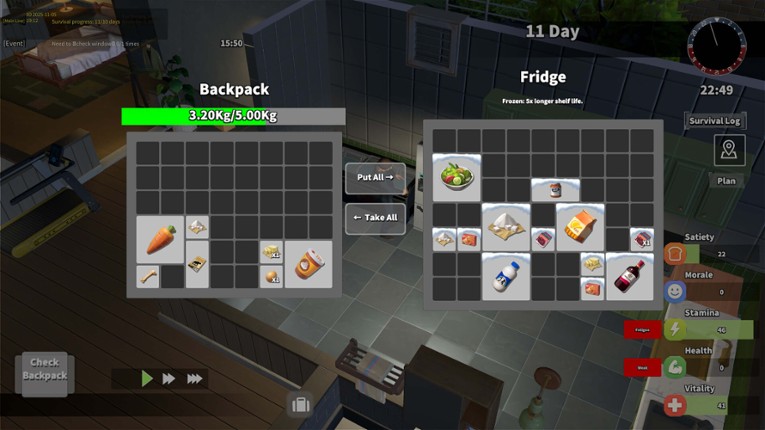Select the book item in the backpack
765x430 pixels.
pos(197,264)
